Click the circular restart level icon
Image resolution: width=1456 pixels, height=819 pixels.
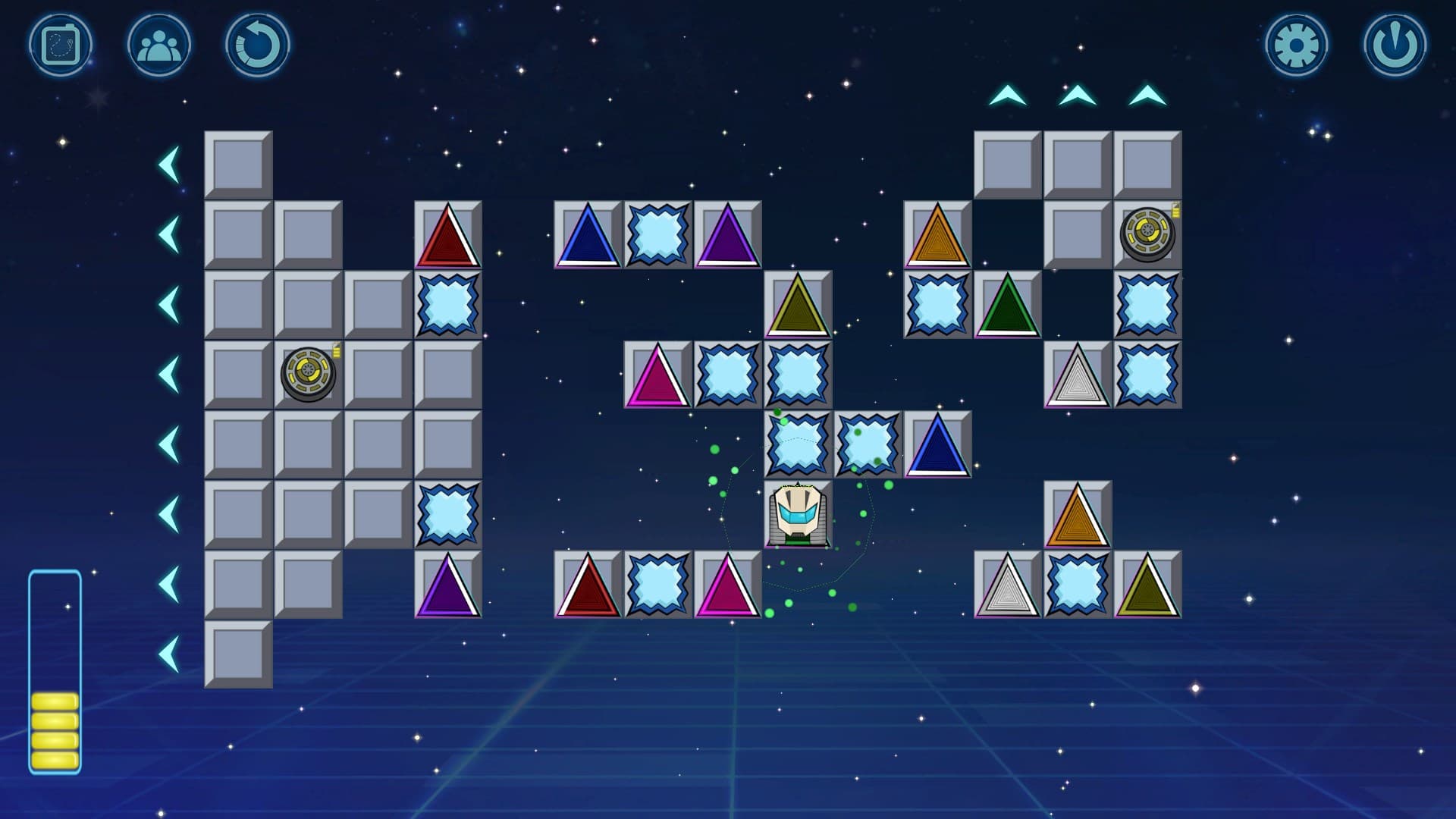click(258, 44)
